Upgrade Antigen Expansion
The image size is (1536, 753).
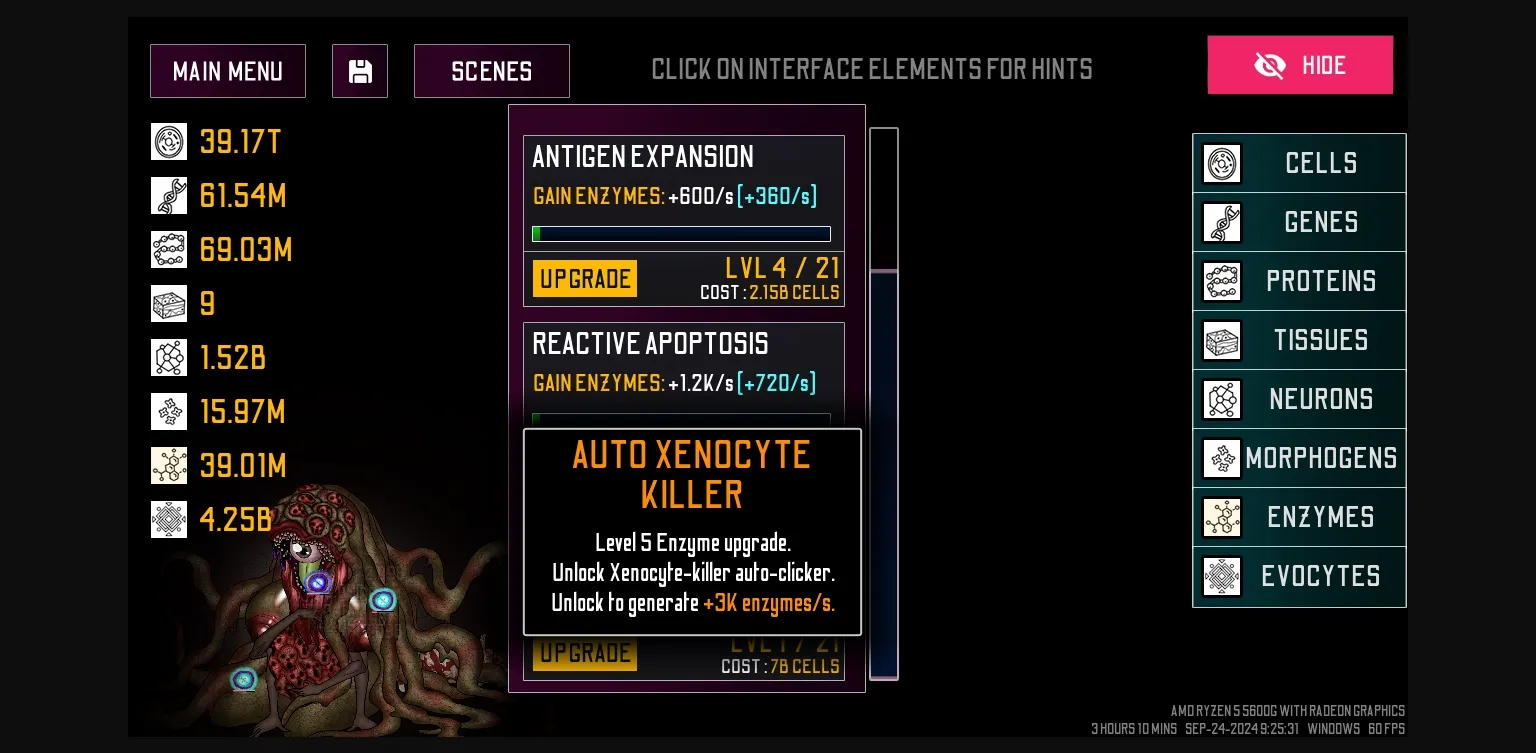(x=584, y=278)
